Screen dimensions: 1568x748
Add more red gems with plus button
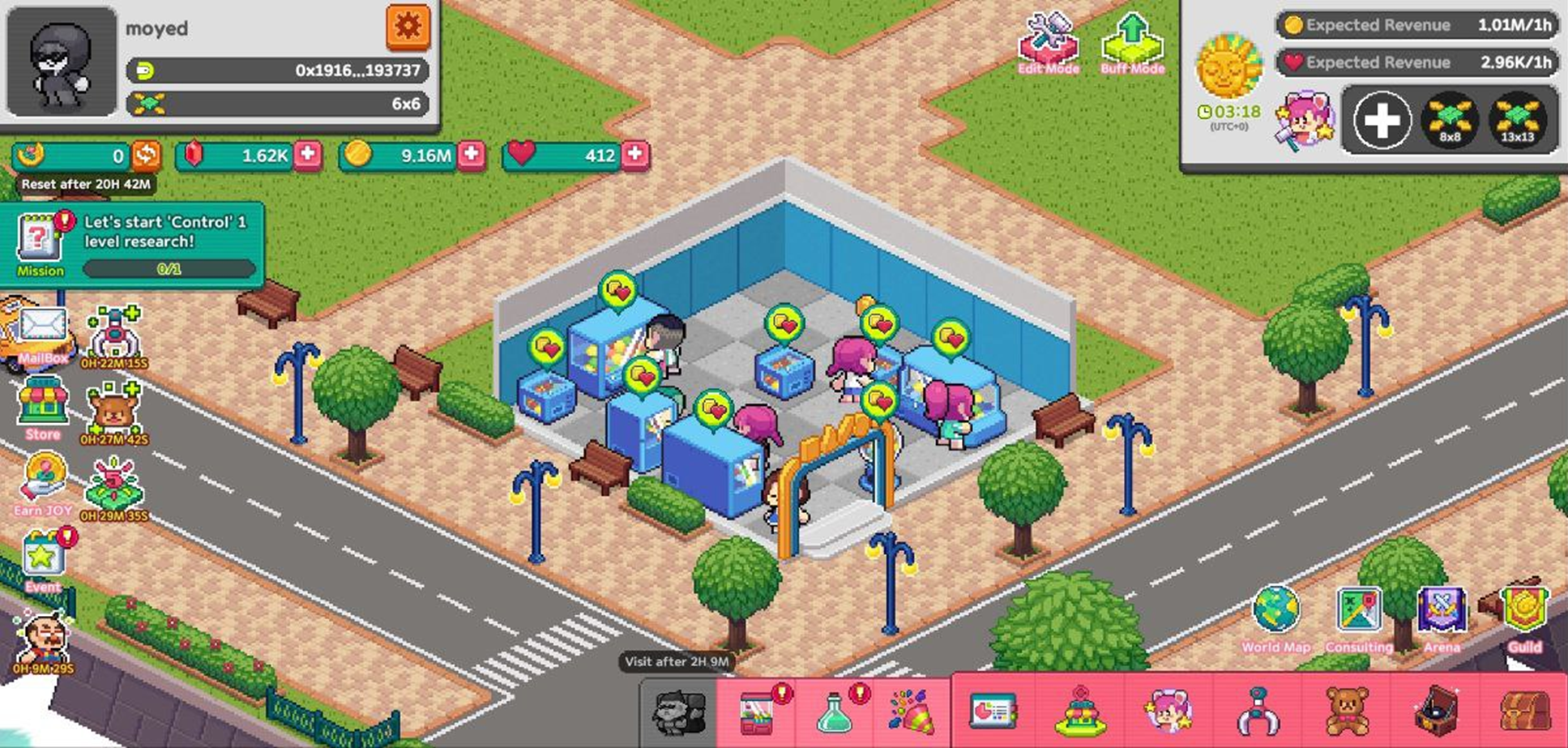(x=308, y=154)
